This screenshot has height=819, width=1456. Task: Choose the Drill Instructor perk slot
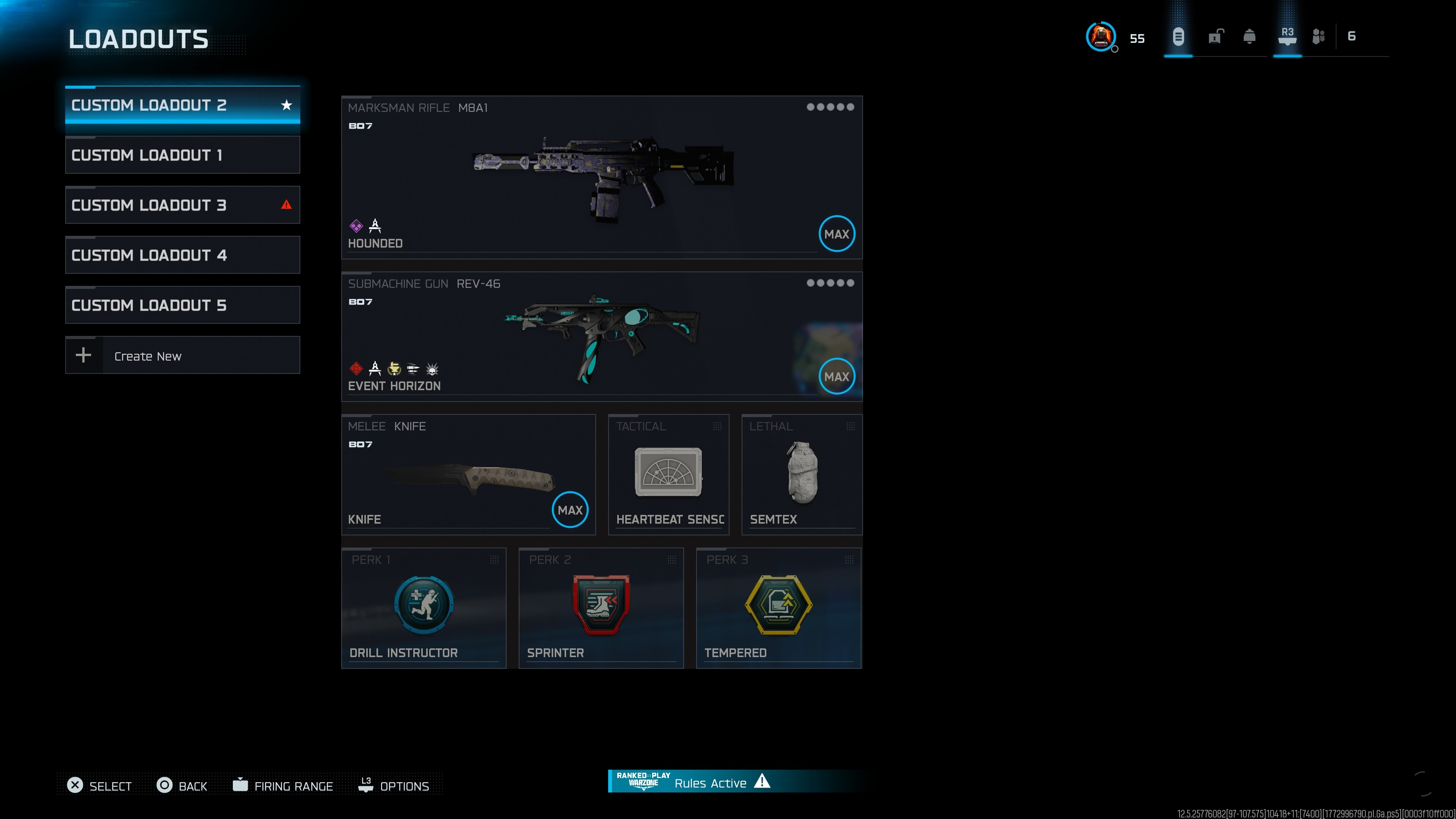coord(424,608)
